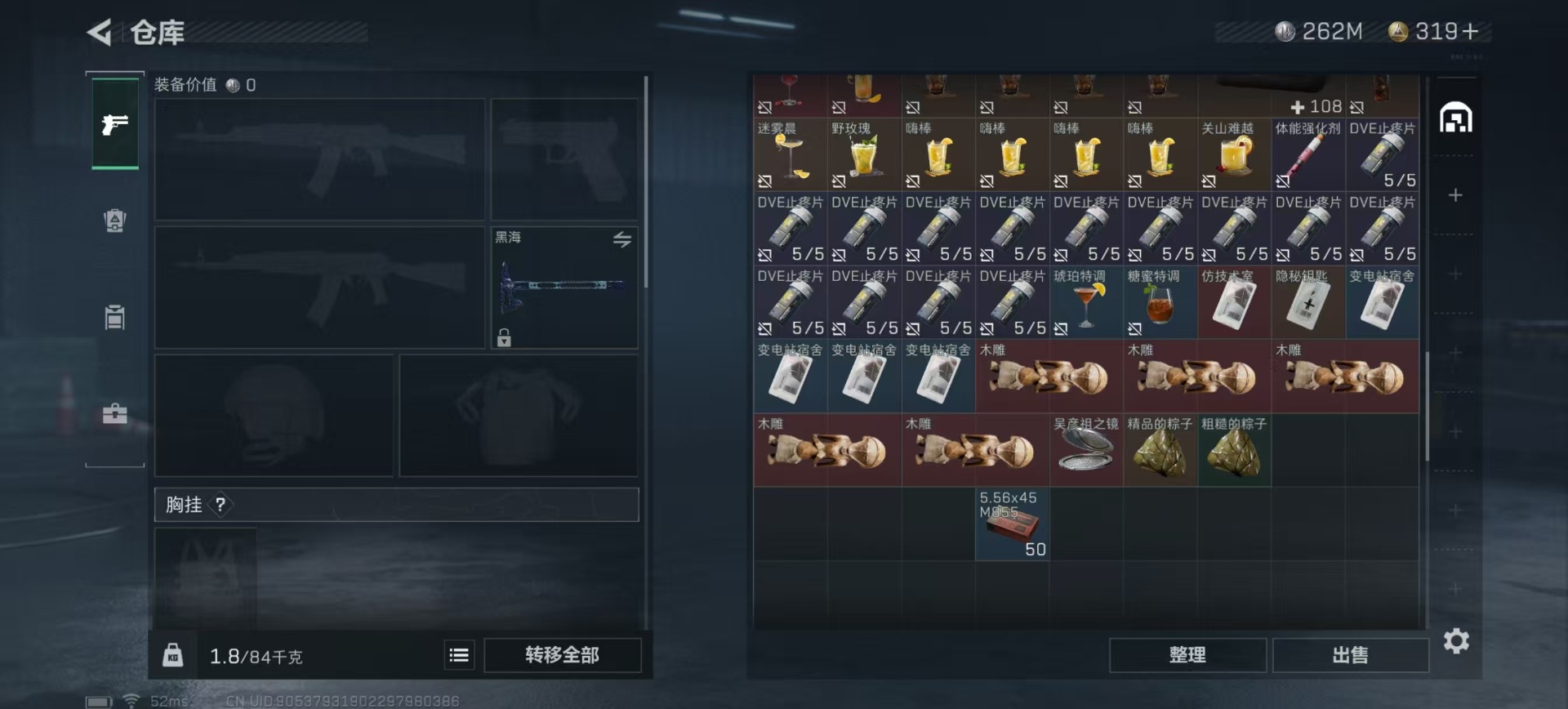This screenshot has width=1568, height=709.
Task: Select the 体能强化剂 injector
Action: point(1308,154)
